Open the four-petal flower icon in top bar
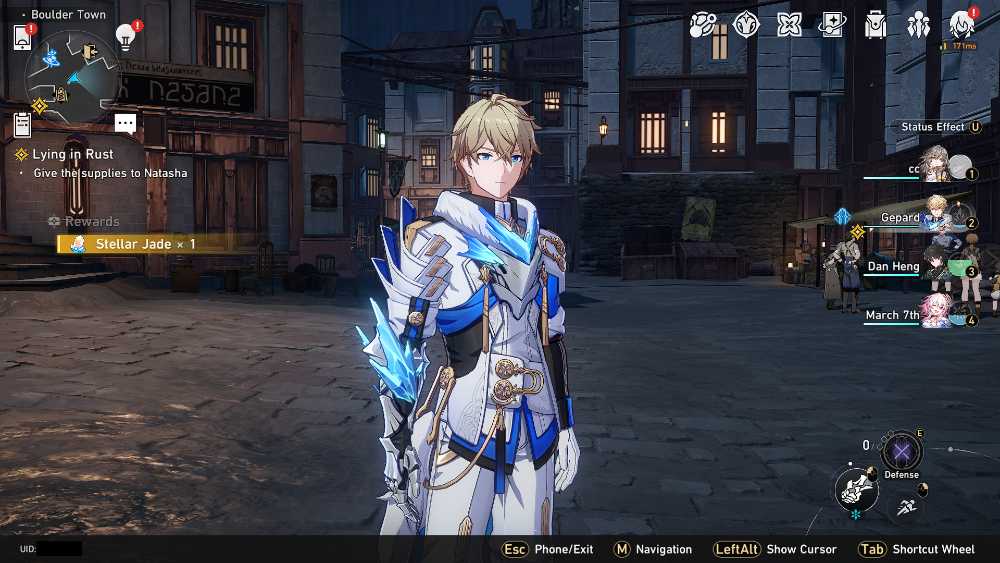Screen dimensions: 1000x563 (x=790, y=25)
